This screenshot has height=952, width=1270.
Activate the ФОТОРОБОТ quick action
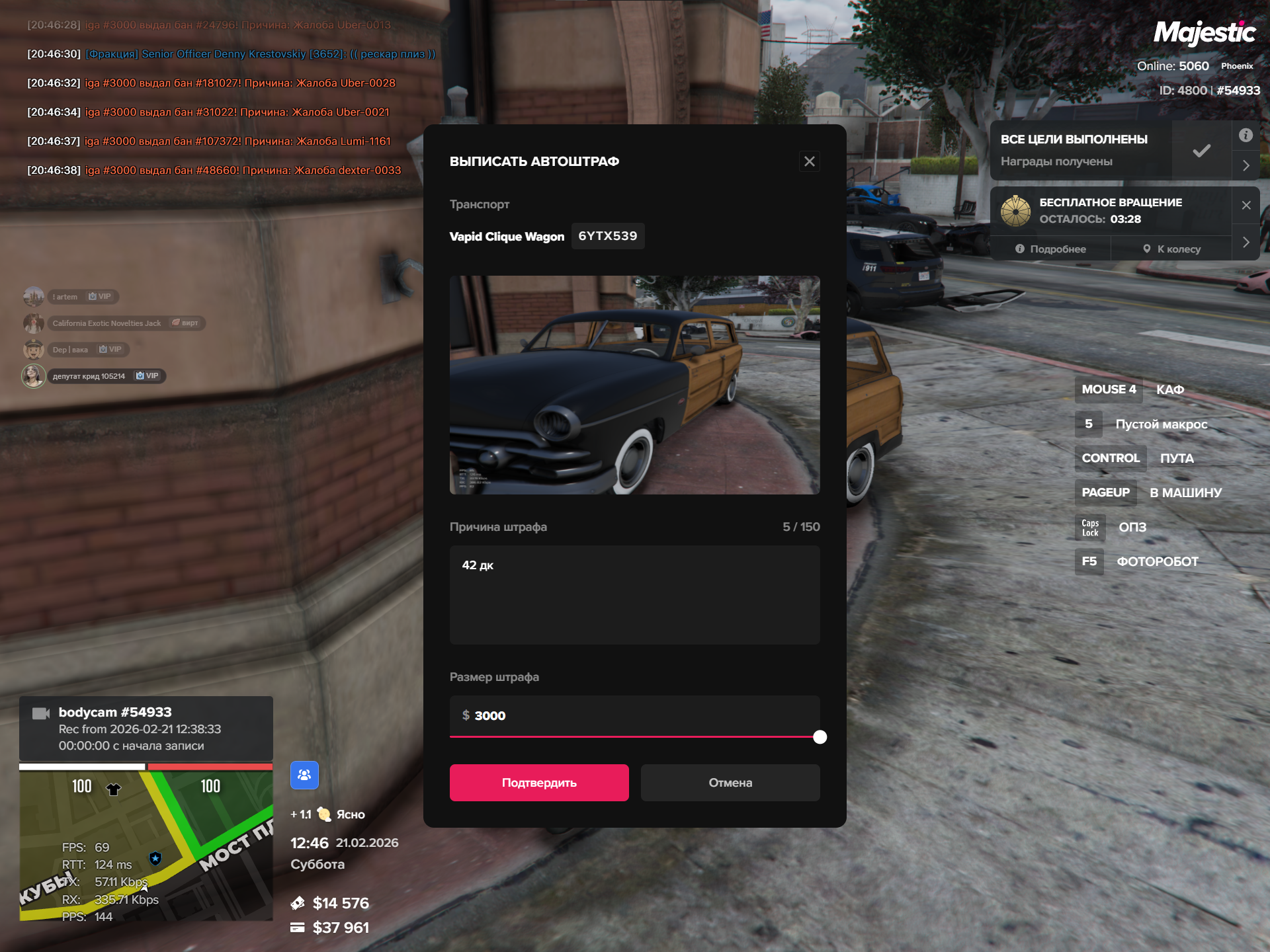click(x=1157, y=562)
